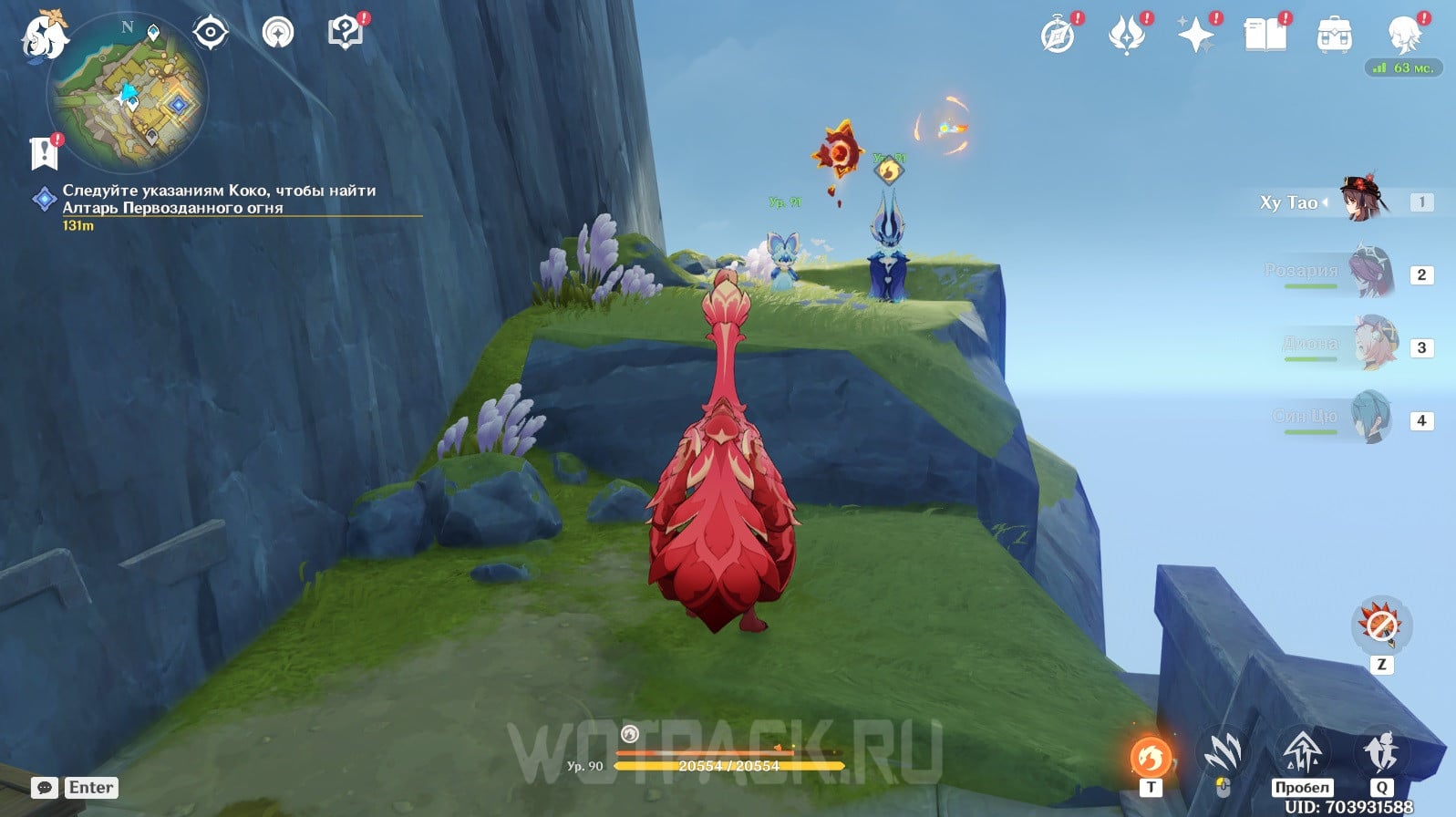1456x817 pixels.
Task: Open the quest navigation target icon
Action: (x=210, y=33)
